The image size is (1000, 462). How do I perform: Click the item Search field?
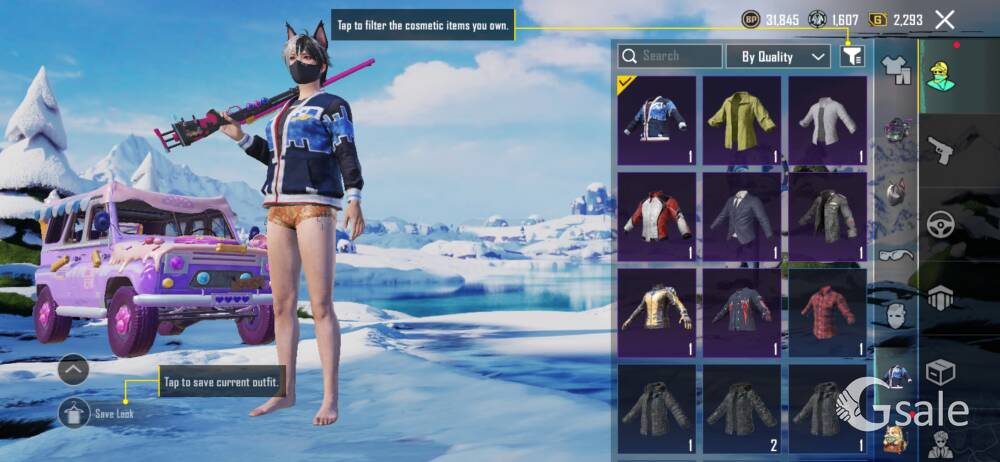click(x=669, y=56)
